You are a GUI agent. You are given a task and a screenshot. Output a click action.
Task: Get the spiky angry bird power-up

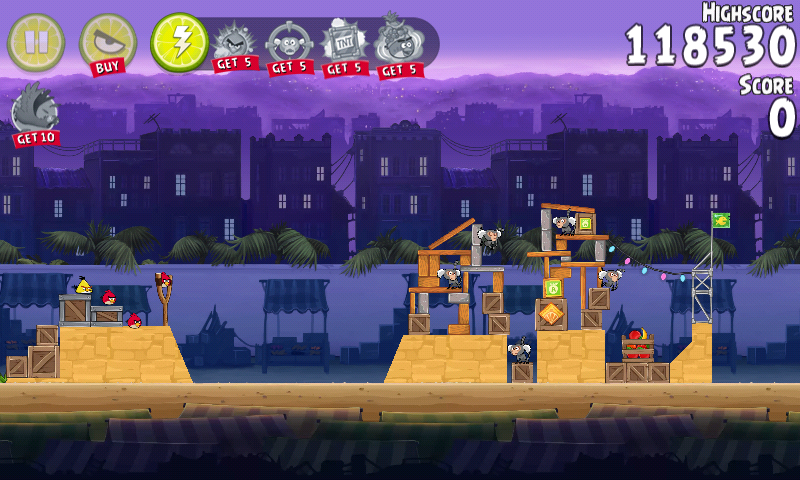point(236,45)
